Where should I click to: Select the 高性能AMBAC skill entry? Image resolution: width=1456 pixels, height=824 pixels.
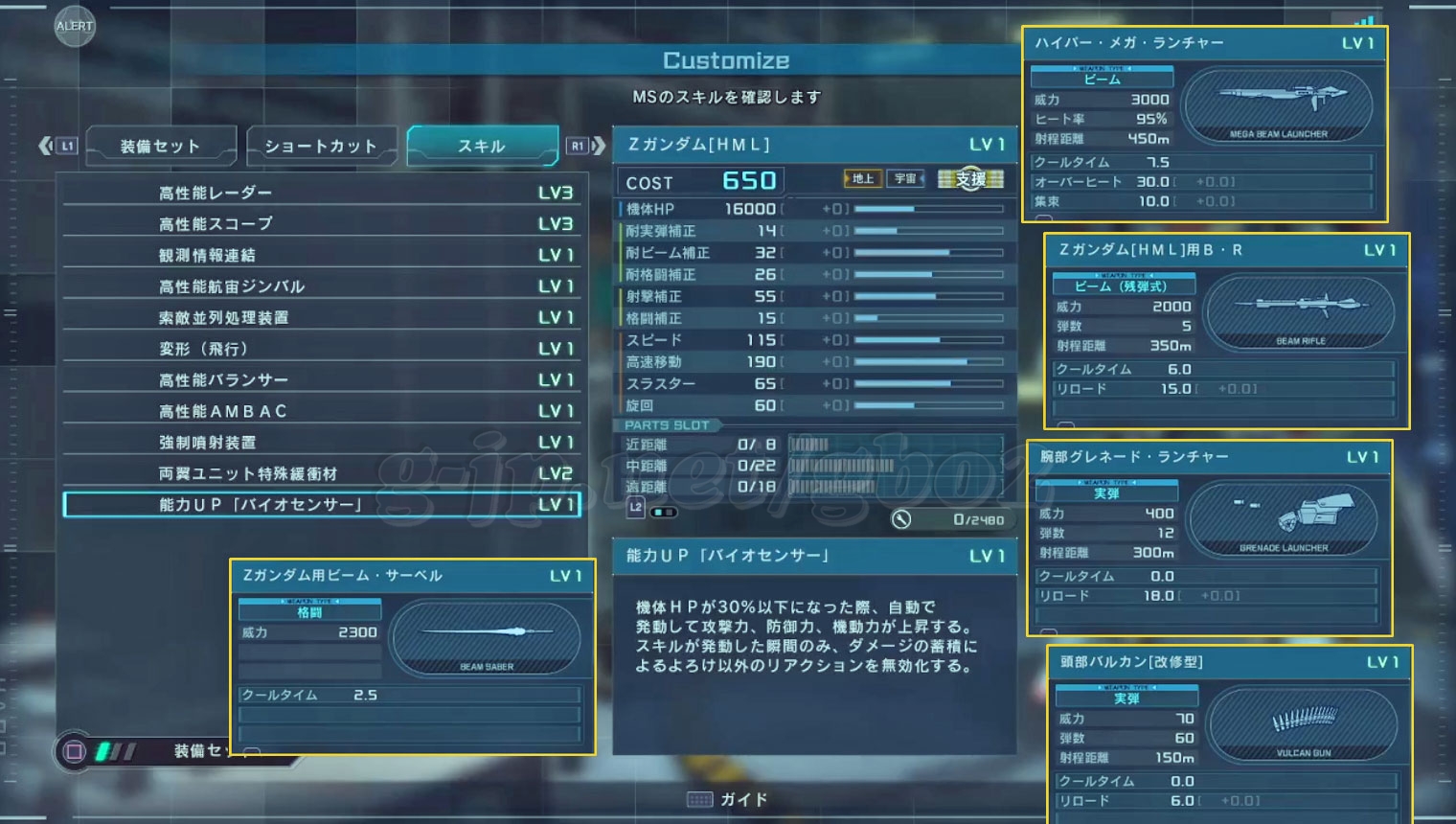[322, 411]
